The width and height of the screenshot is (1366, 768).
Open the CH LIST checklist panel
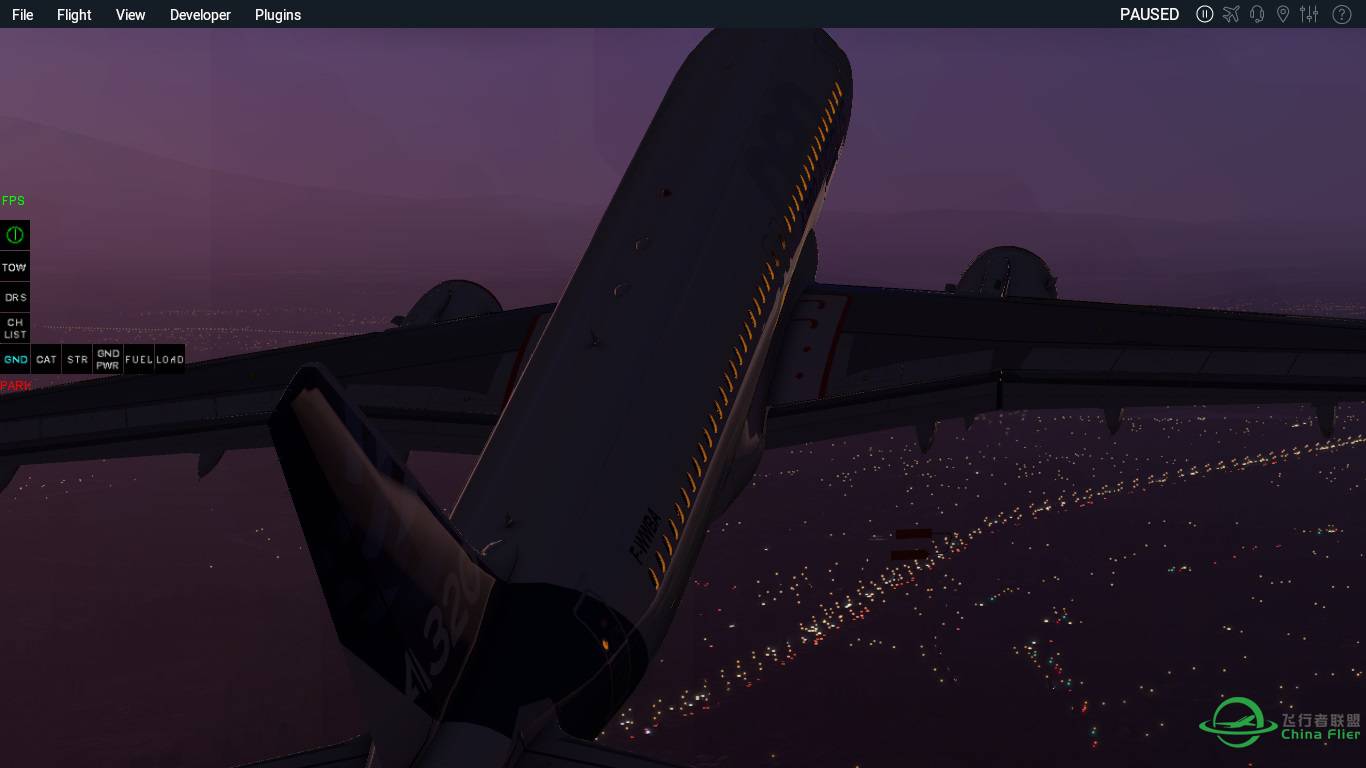tap(14, 328)
